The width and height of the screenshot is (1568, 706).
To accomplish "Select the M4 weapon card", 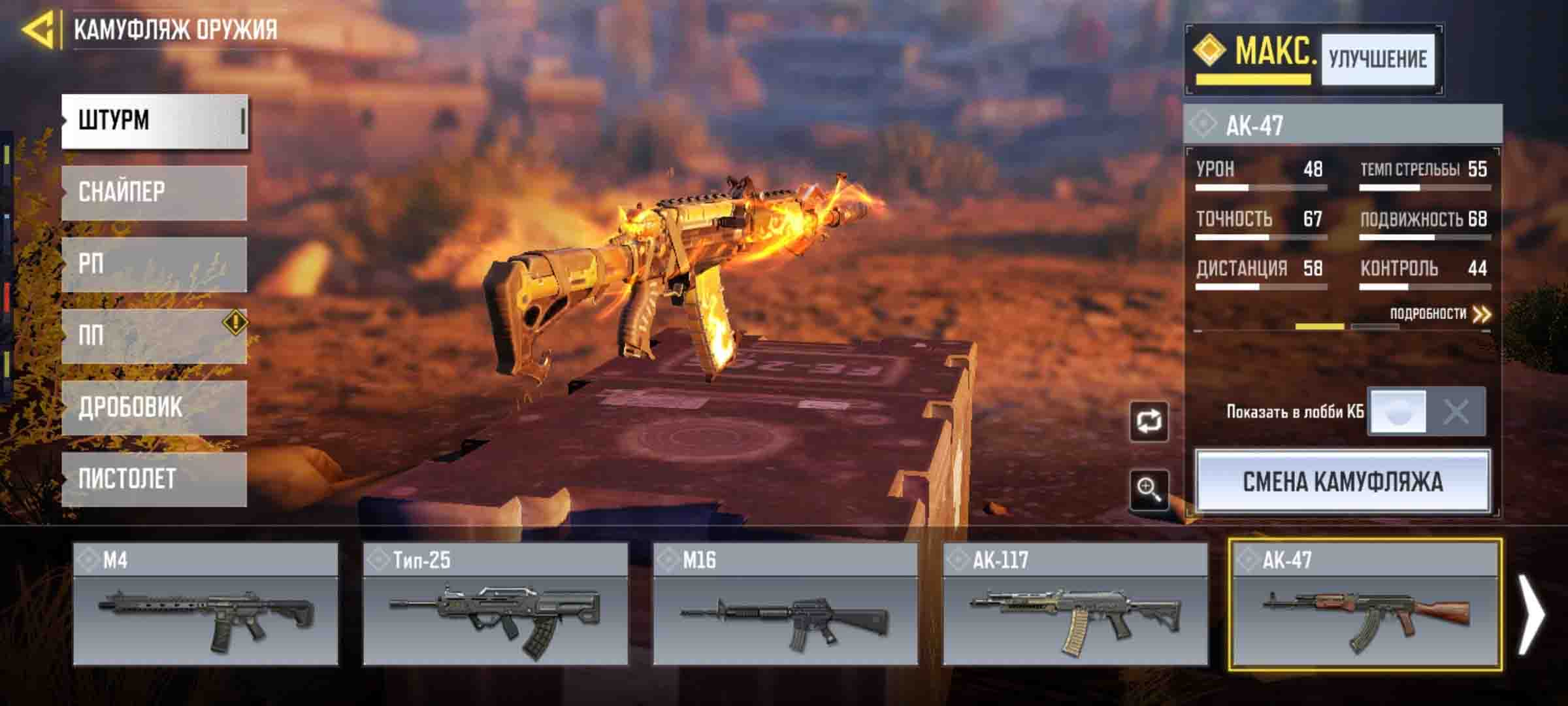I will [205, 604].
